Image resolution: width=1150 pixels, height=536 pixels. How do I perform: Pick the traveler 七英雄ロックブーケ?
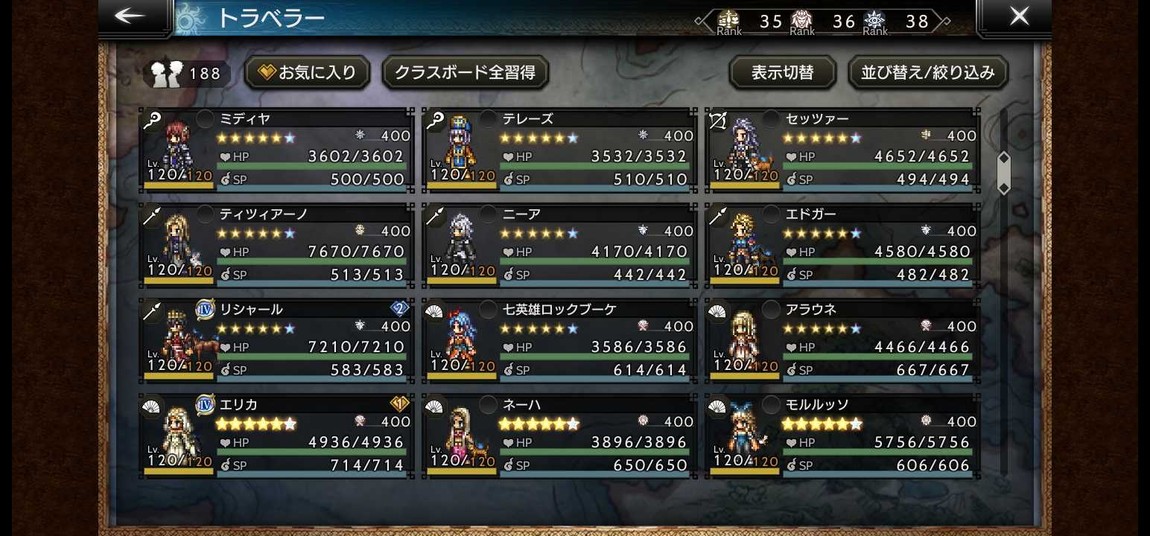pyautogui.click(x=559, y=339)
